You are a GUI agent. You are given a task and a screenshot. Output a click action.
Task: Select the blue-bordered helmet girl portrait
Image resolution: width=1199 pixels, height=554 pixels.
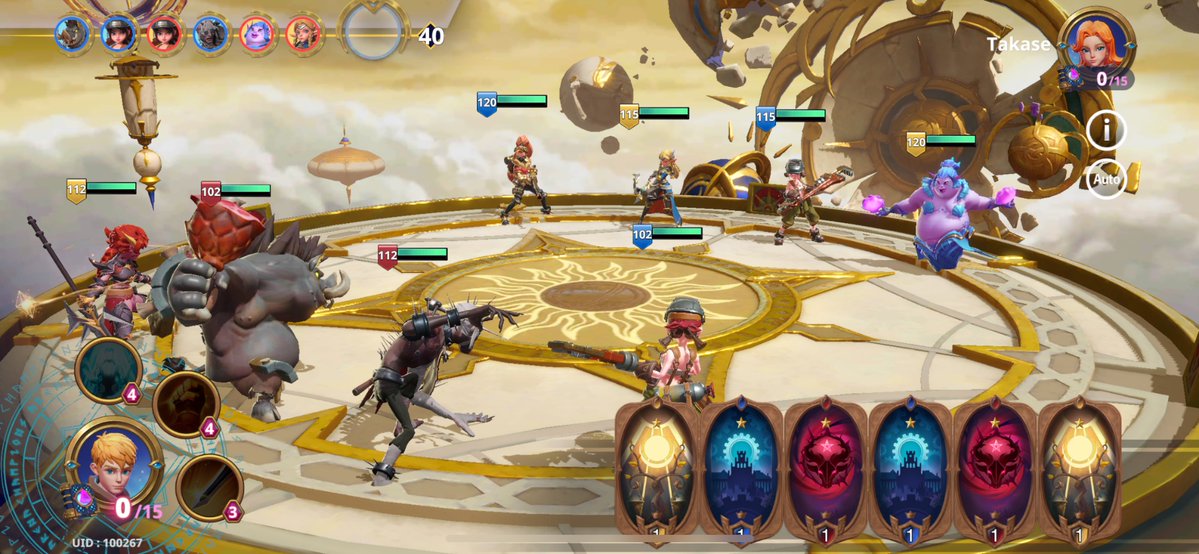tap(119, 34)
